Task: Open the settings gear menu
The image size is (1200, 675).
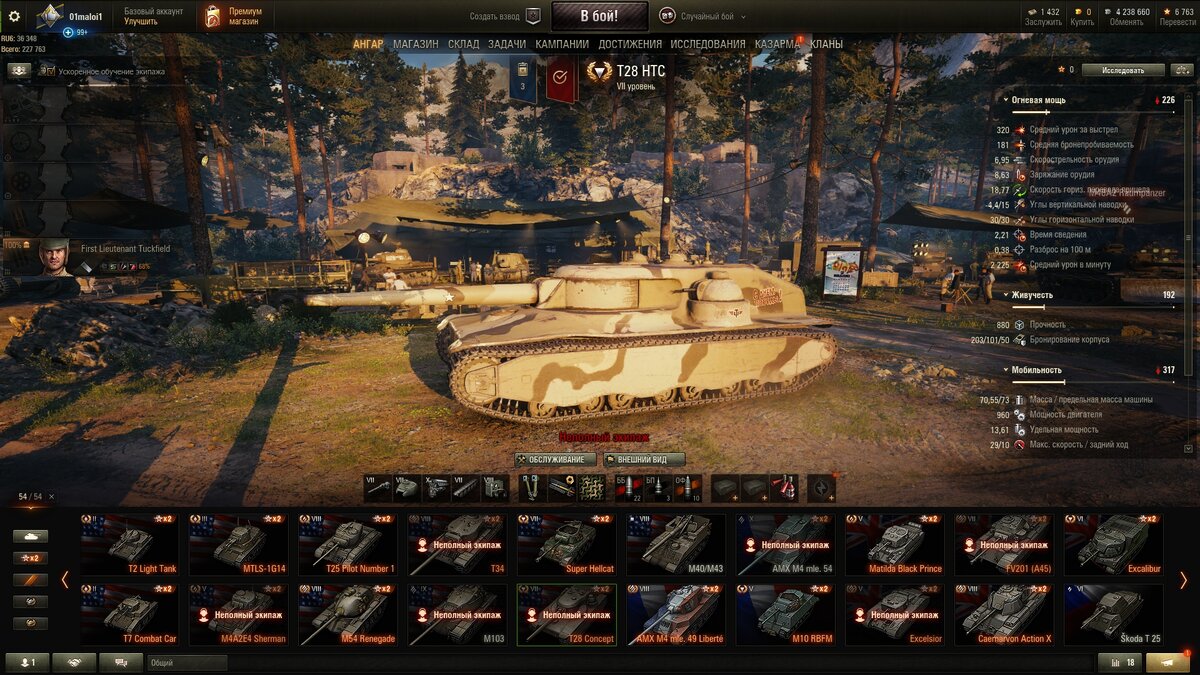Action: point(14,16)
